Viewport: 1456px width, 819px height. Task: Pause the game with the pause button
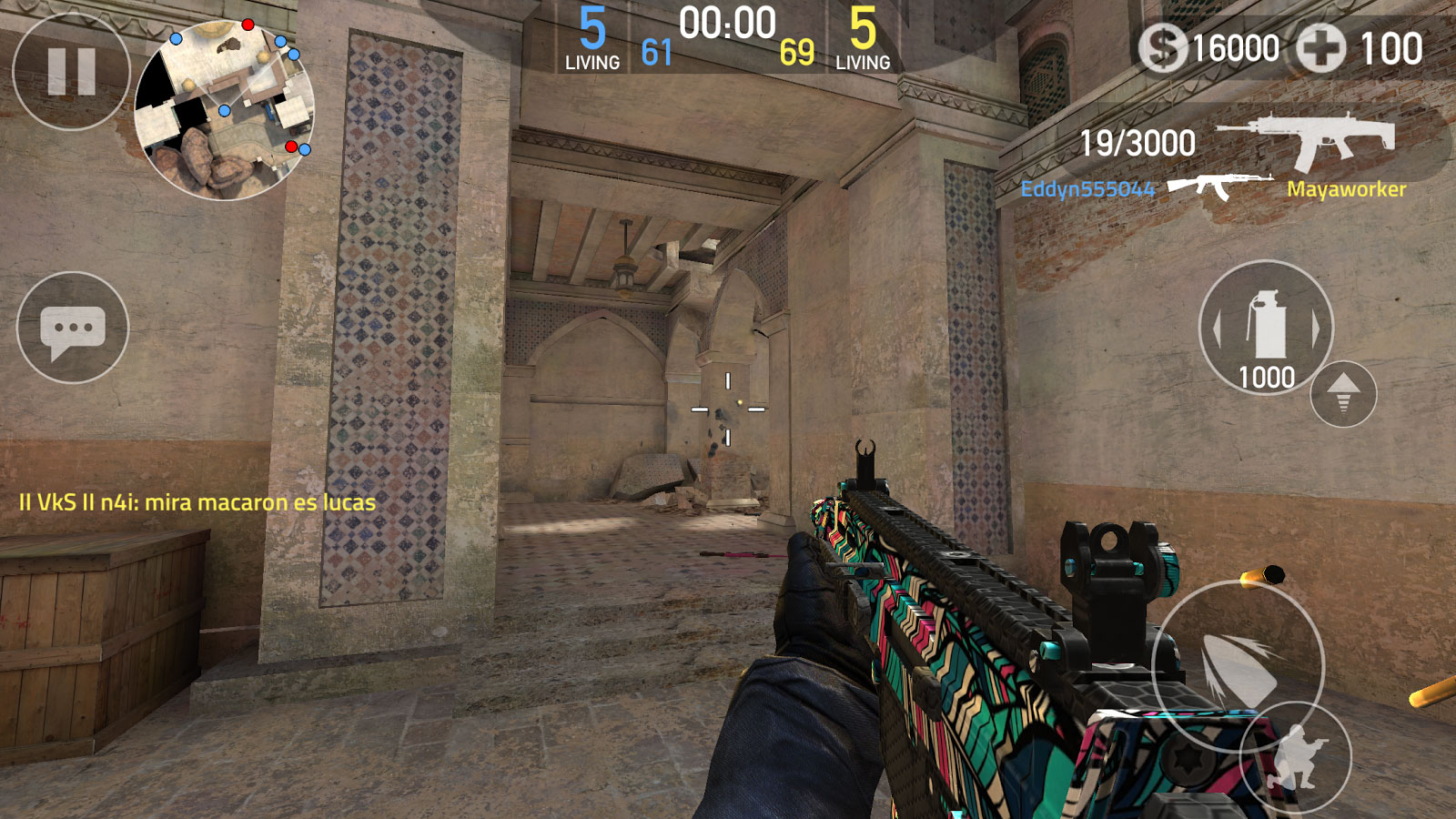[x=71, y=71]
